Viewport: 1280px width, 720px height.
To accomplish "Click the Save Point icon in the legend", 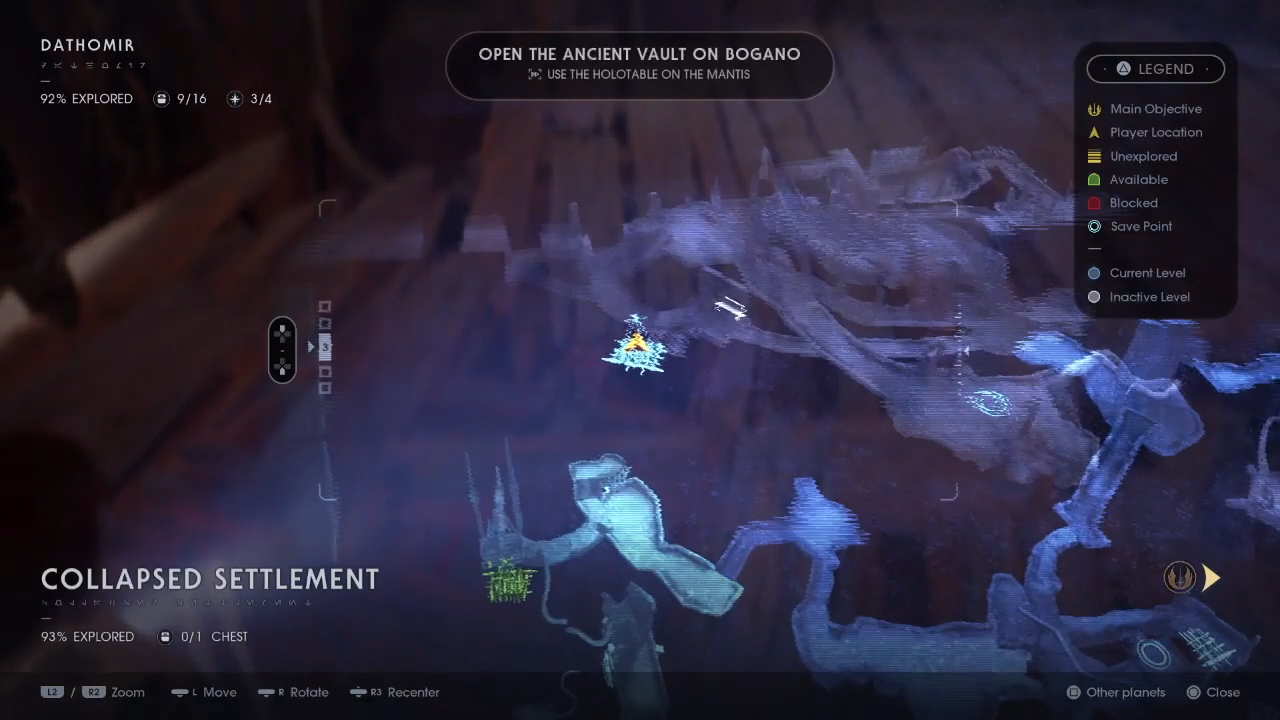I will (1093, 226).
